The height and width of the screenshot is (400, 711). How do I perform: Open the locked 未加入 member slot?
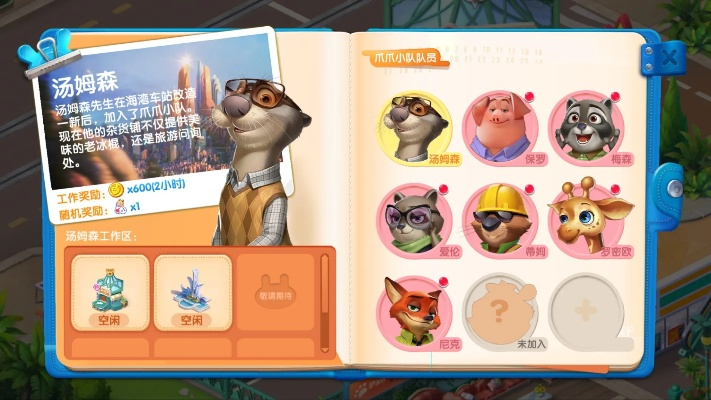pos(499,308)
